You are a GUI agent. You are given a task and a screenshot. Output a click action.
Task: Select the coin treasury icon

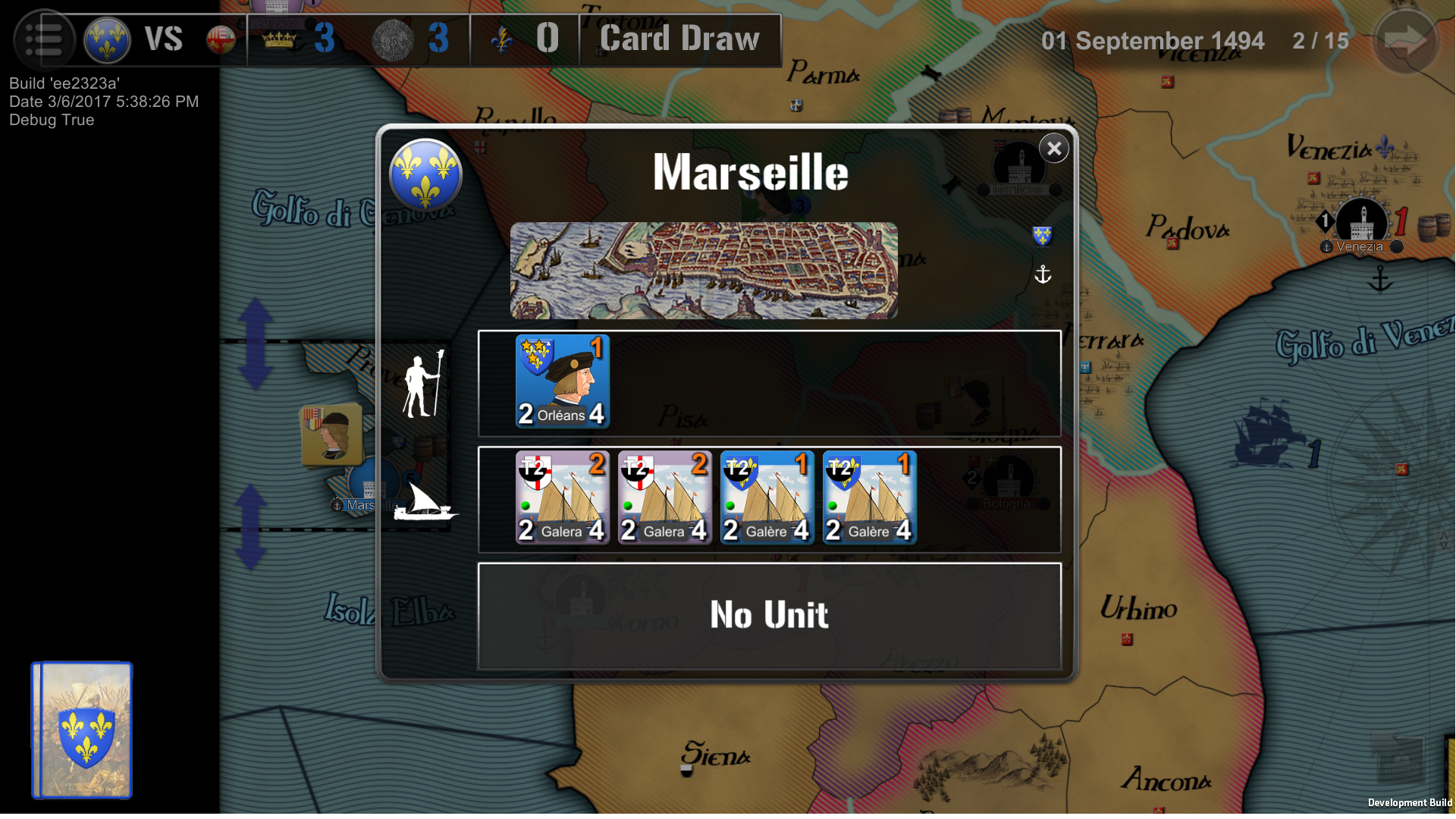pos(392,39)
